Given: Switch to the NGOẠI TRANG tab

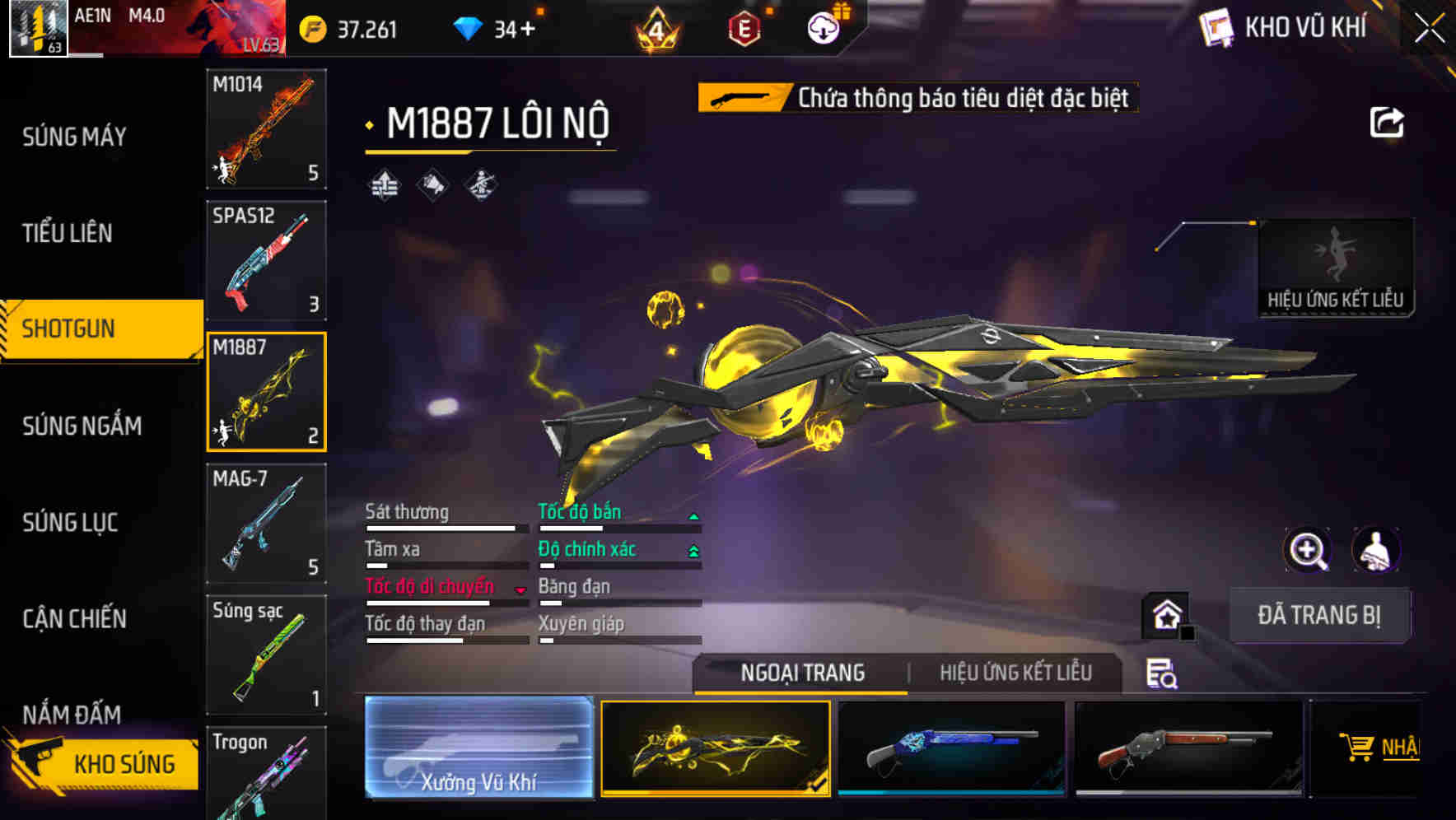Looking at the screenshot, I should click(801, 673).
